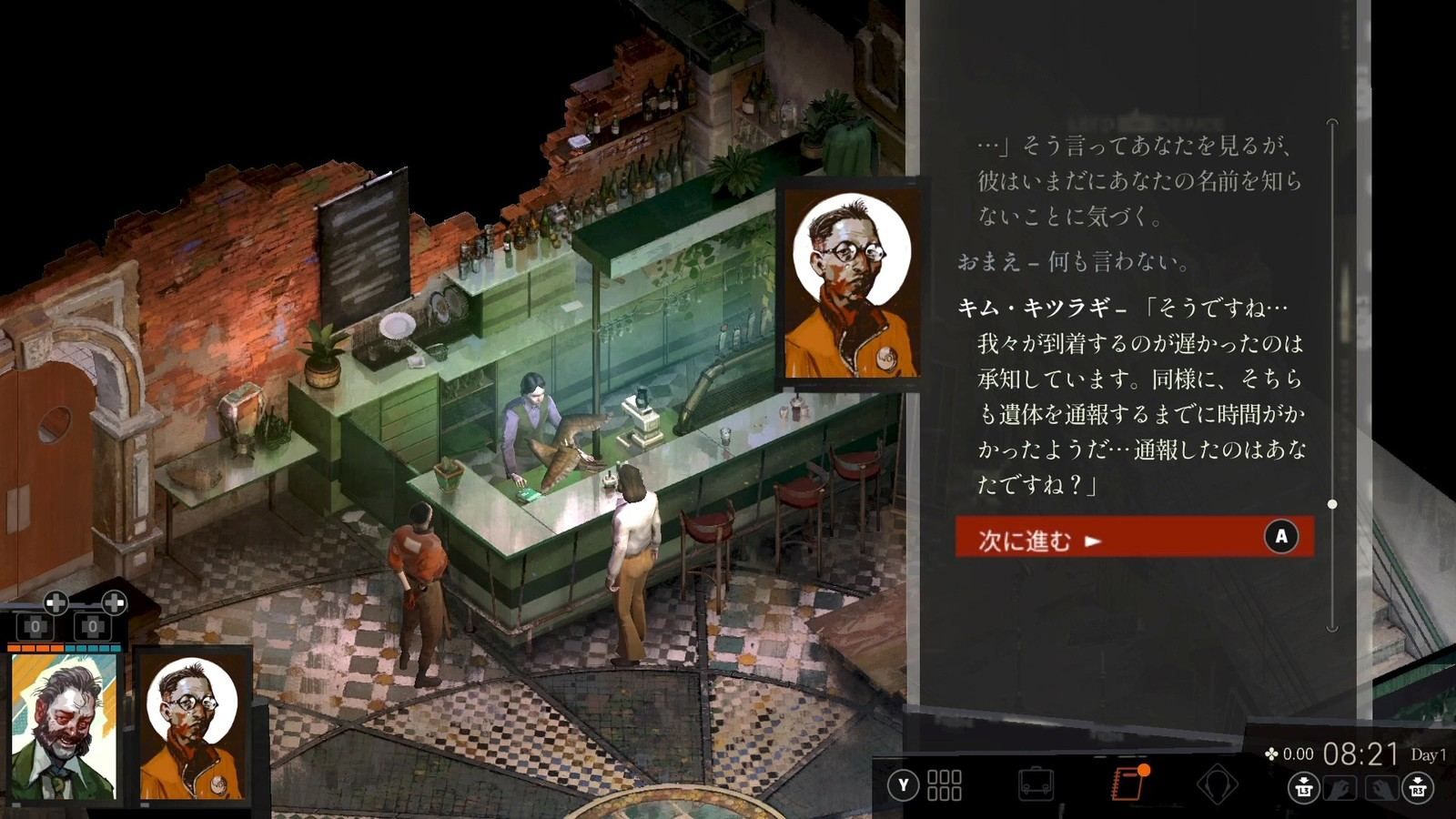Open the inventory briefcase icon on bottom toolbar

tap(1036, 783)
